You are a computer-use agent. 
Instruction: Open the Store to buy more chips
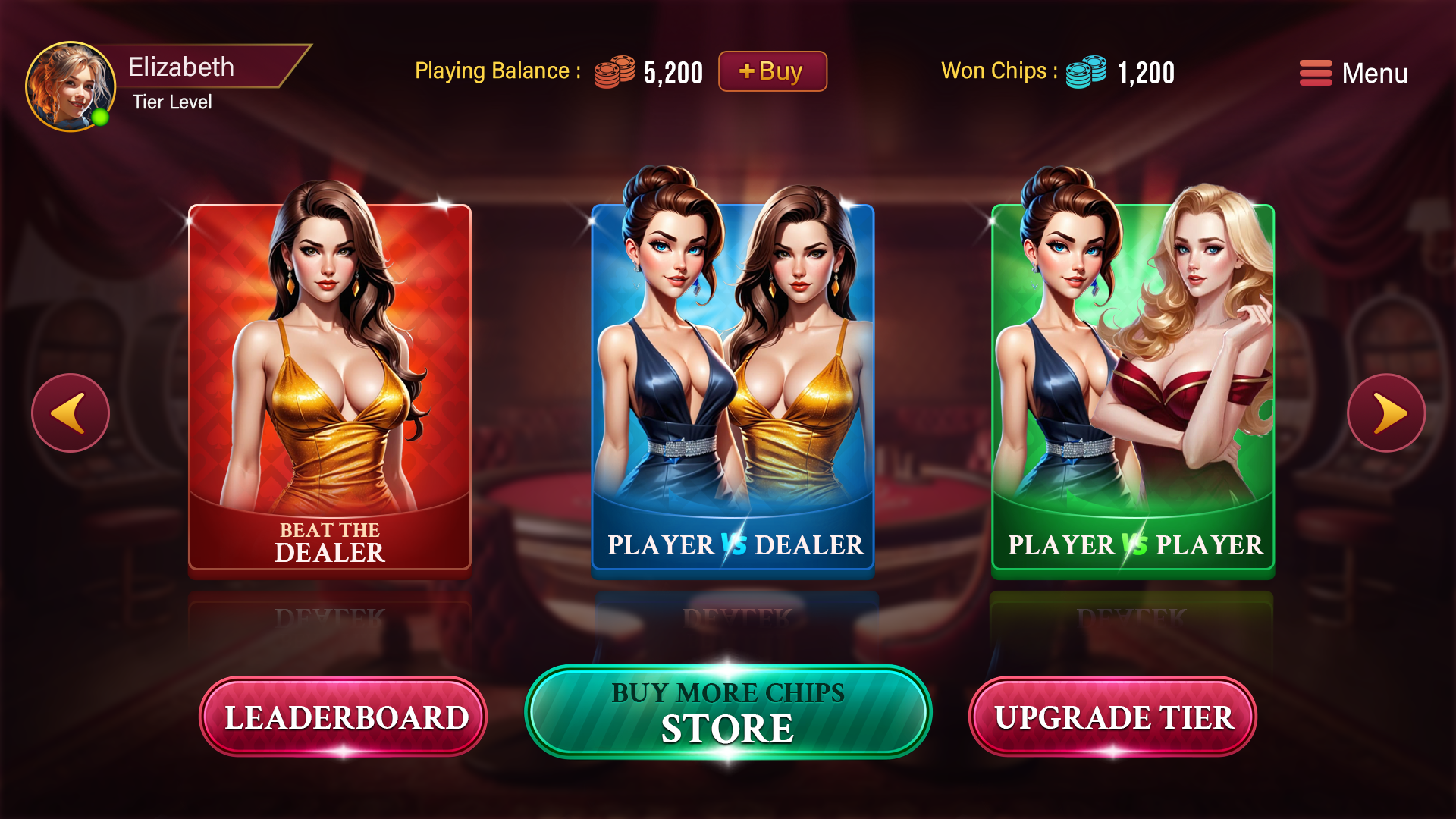pyautogui.click(x=729, y=713)
